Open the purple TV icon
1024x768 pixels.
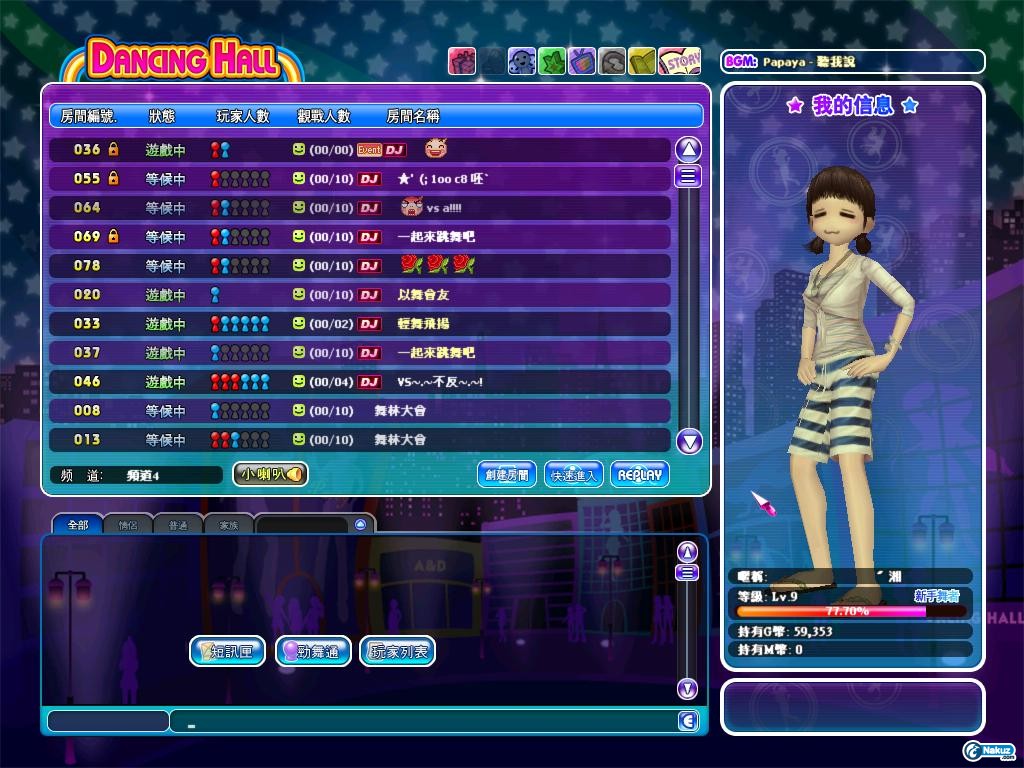pos(582,62)
